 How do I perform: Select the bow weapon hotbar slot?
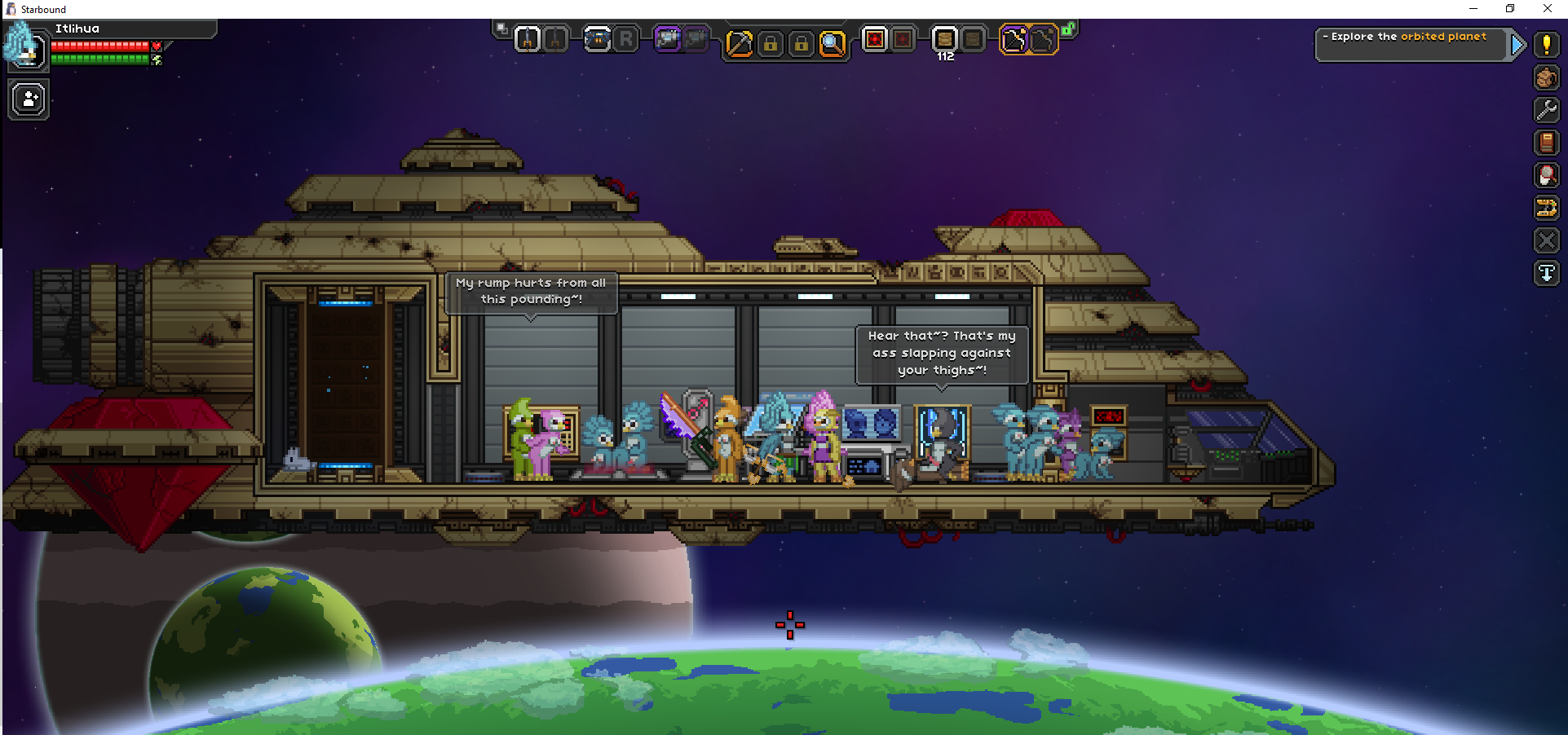pos(1014,39)
